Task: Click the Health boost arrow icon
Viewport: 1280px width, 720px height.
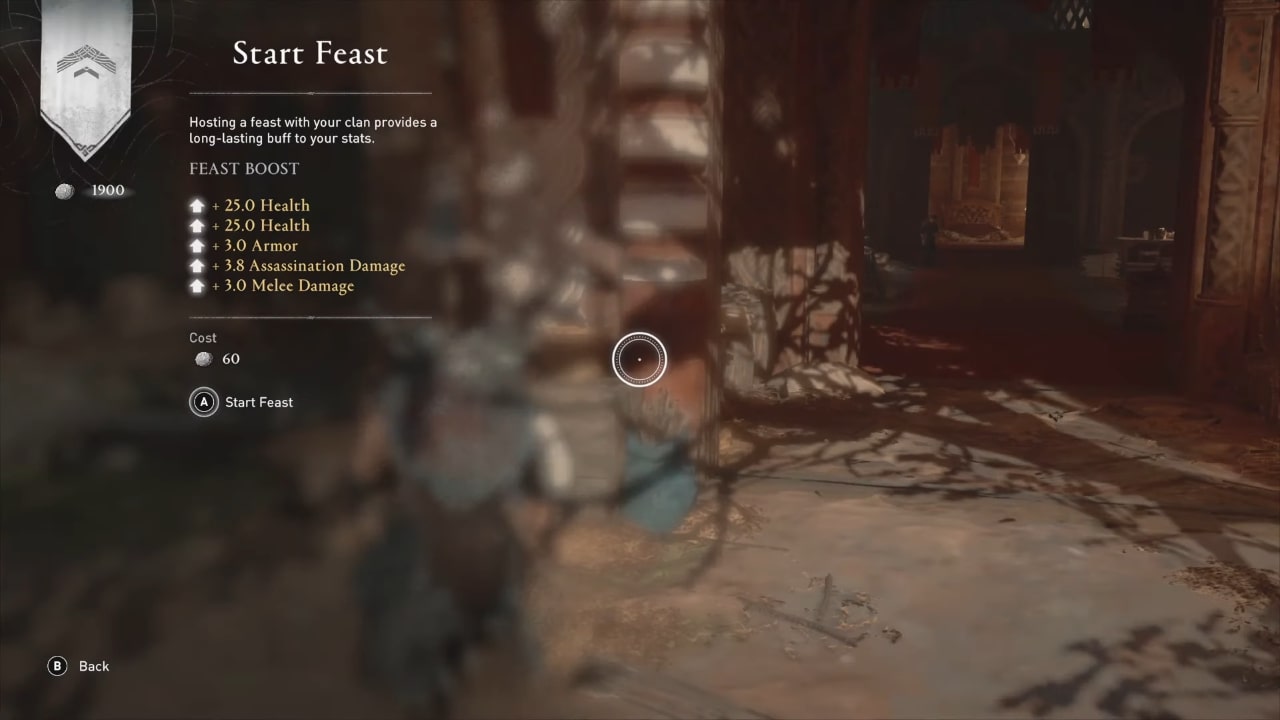Action: tap(197, 205)
